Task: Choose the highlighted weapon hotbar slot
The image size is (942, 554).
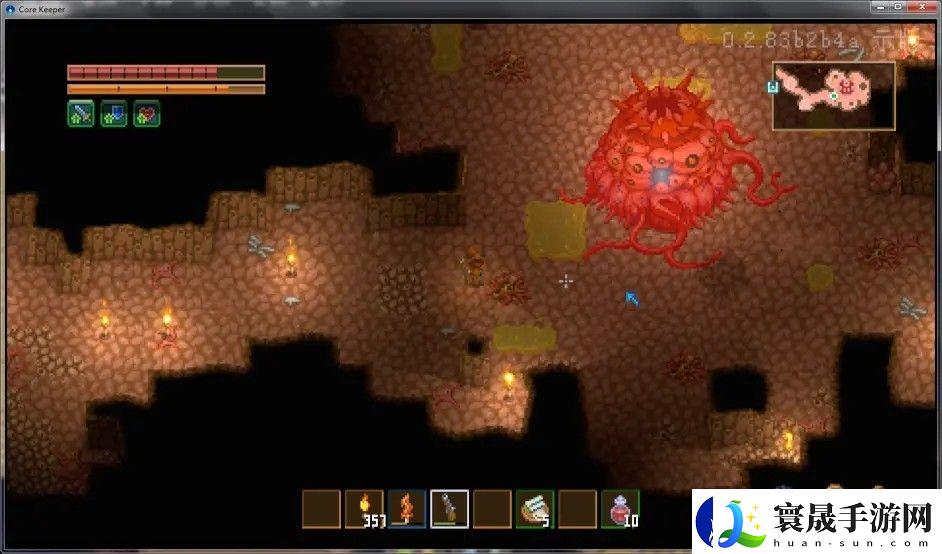Action: click(x=449, y=509)
